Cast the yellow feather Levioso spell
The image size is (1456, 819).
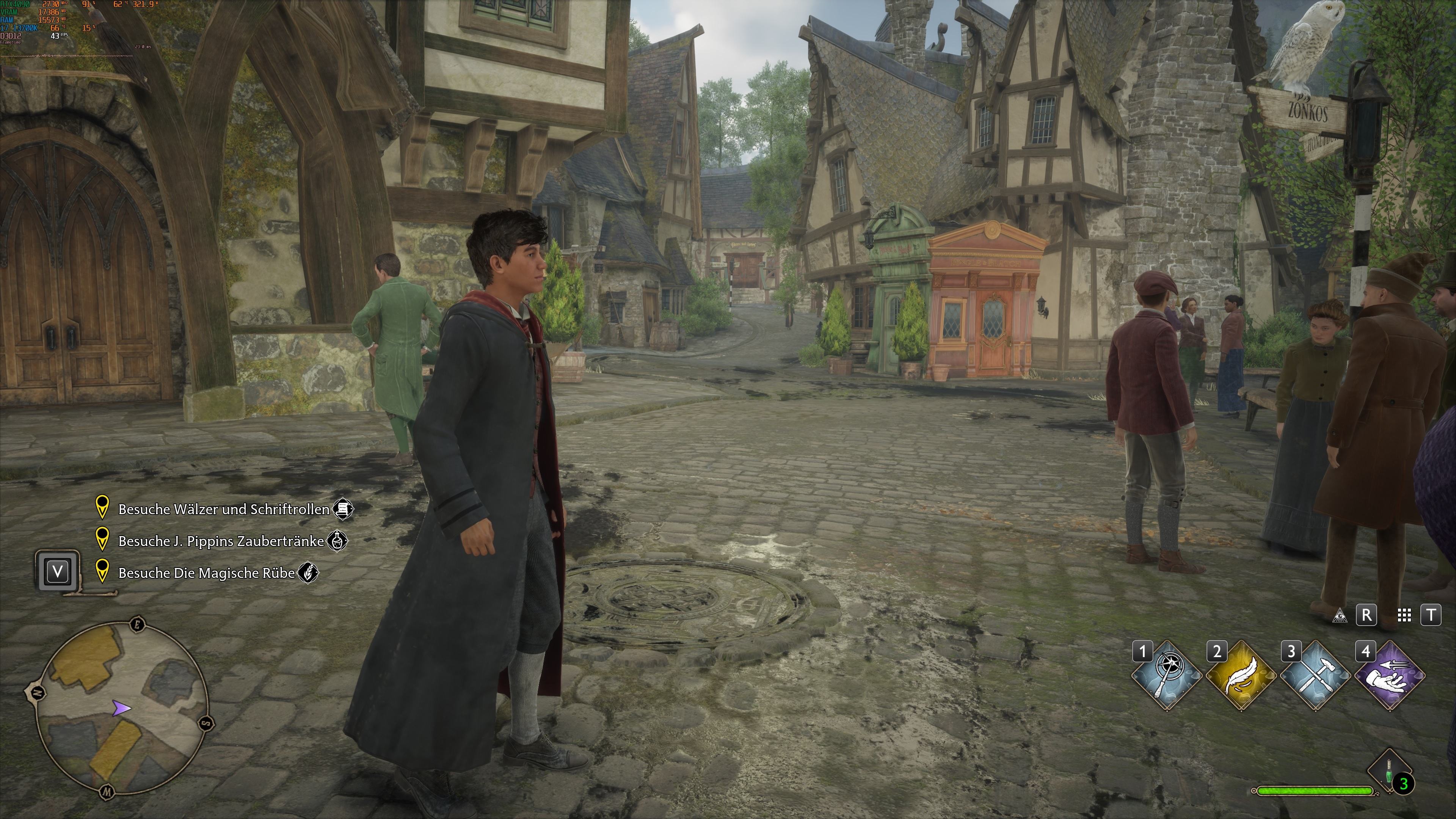point(1241,675)
